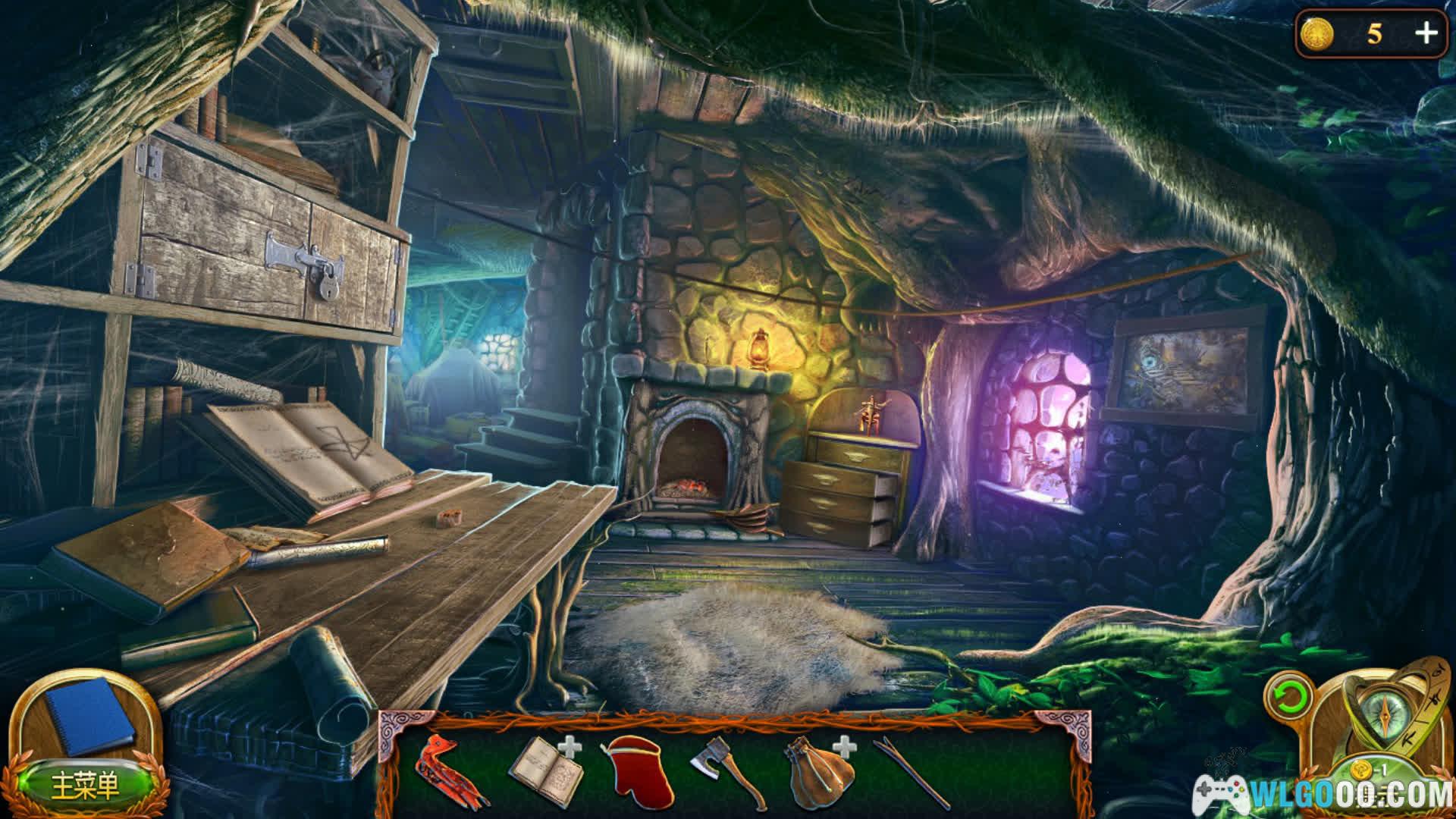The height and width of the screenshot is (819, 1456).
Task: Select the open book inventory item
Action: point(544,772)
